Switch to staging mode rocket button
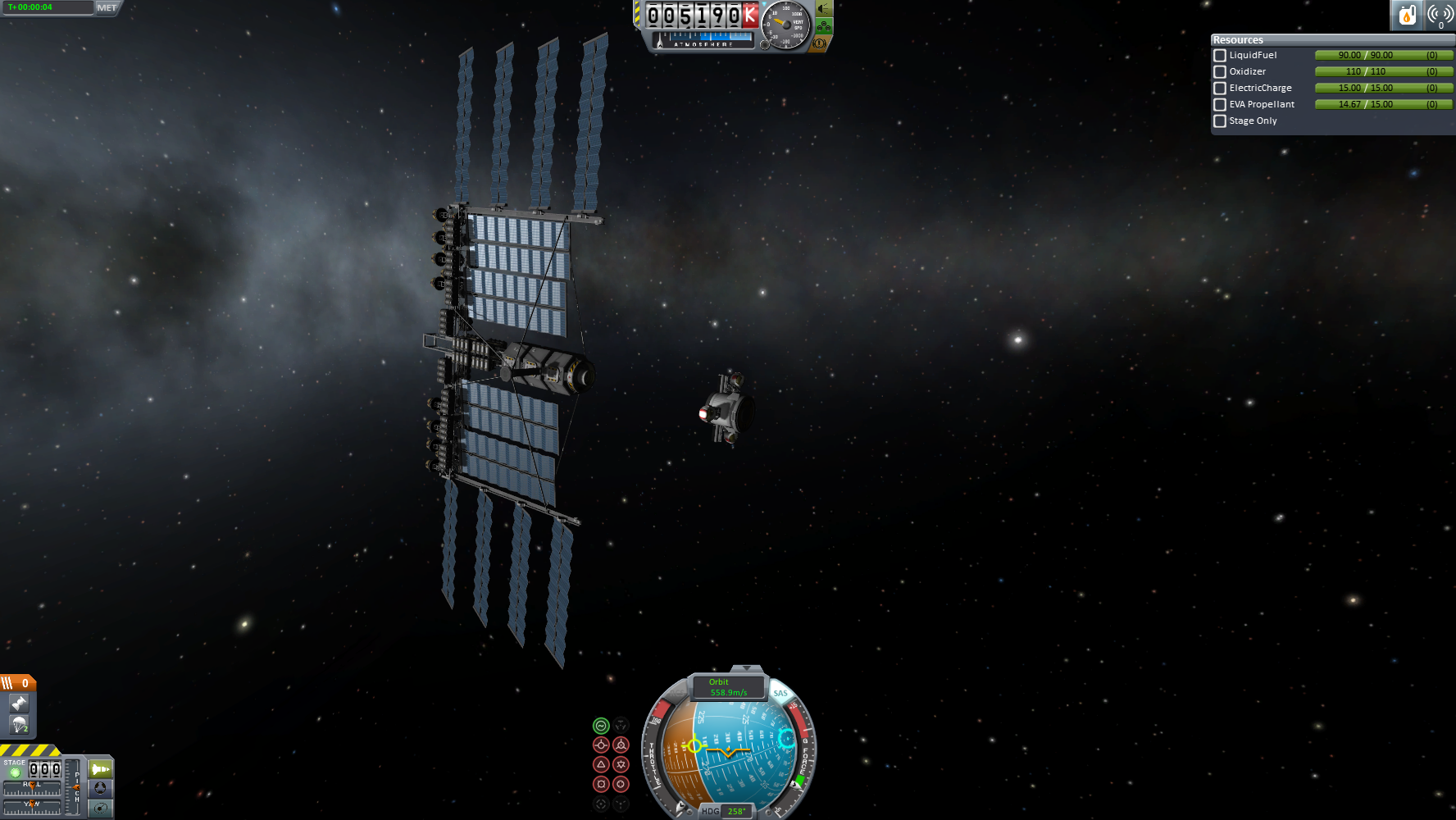This screenshot has width=1456, height=820. 100,769
